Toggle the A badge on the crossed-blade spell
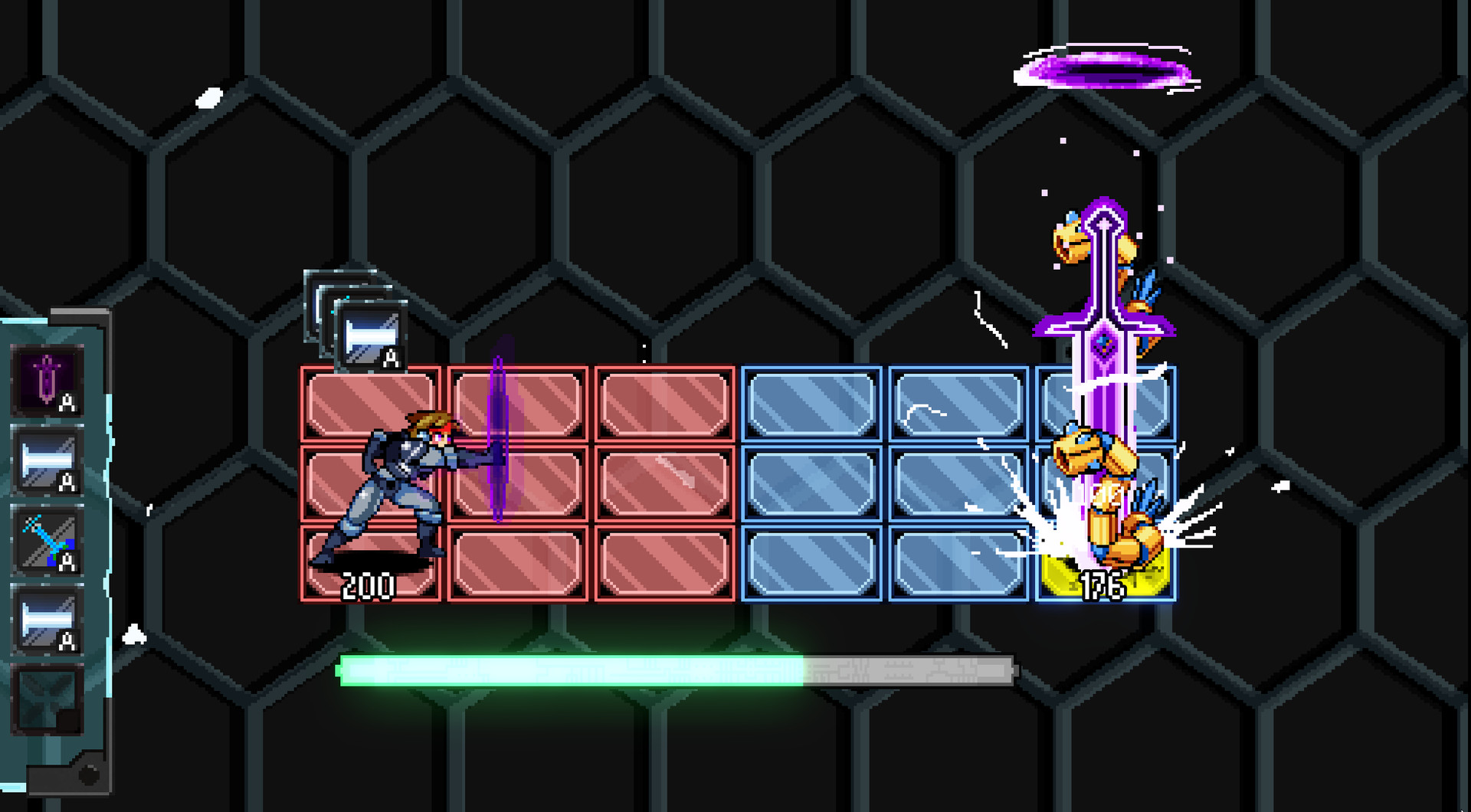 tap(67, 562)
